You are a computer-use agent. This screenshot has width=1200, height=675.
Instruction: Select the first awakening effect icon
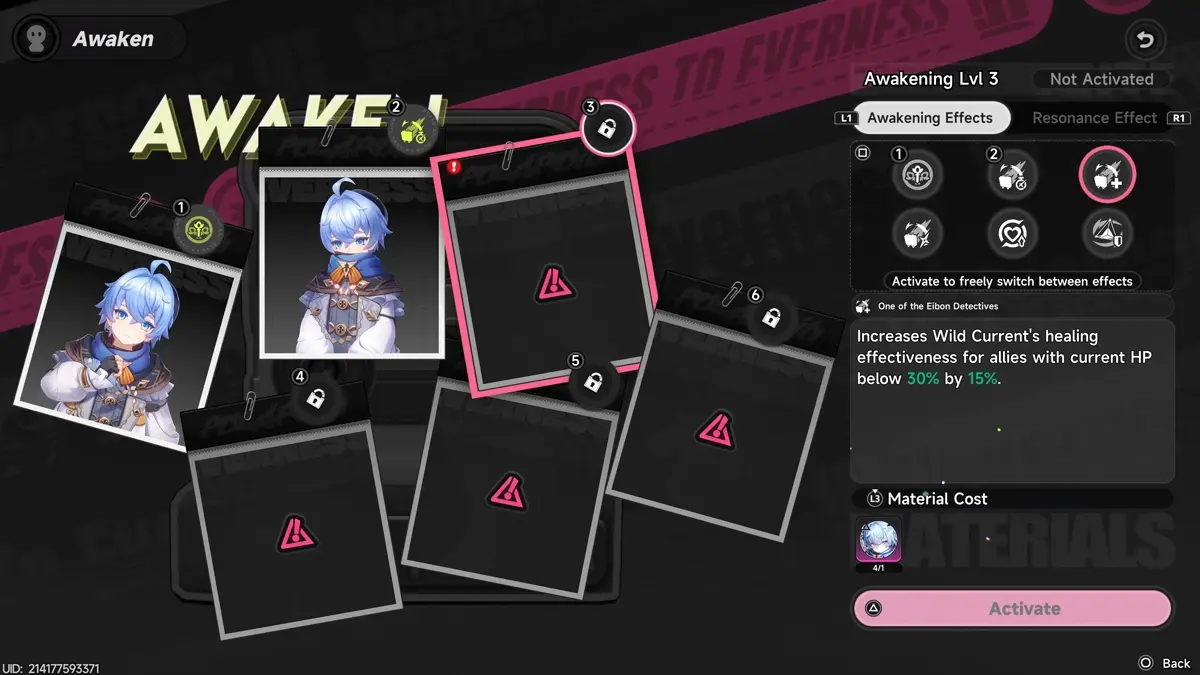[918, 176]
